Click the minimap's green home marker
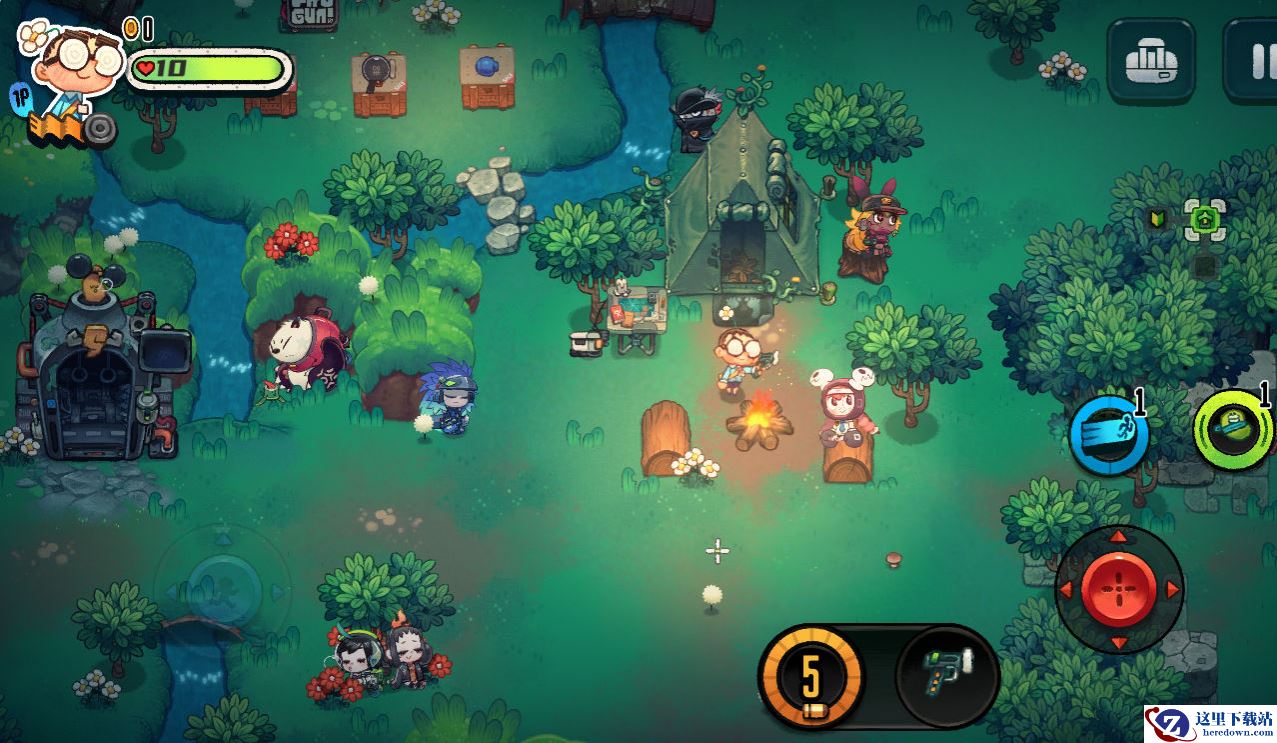This screenshot has height=743, width=1277. pos(1203,219)
